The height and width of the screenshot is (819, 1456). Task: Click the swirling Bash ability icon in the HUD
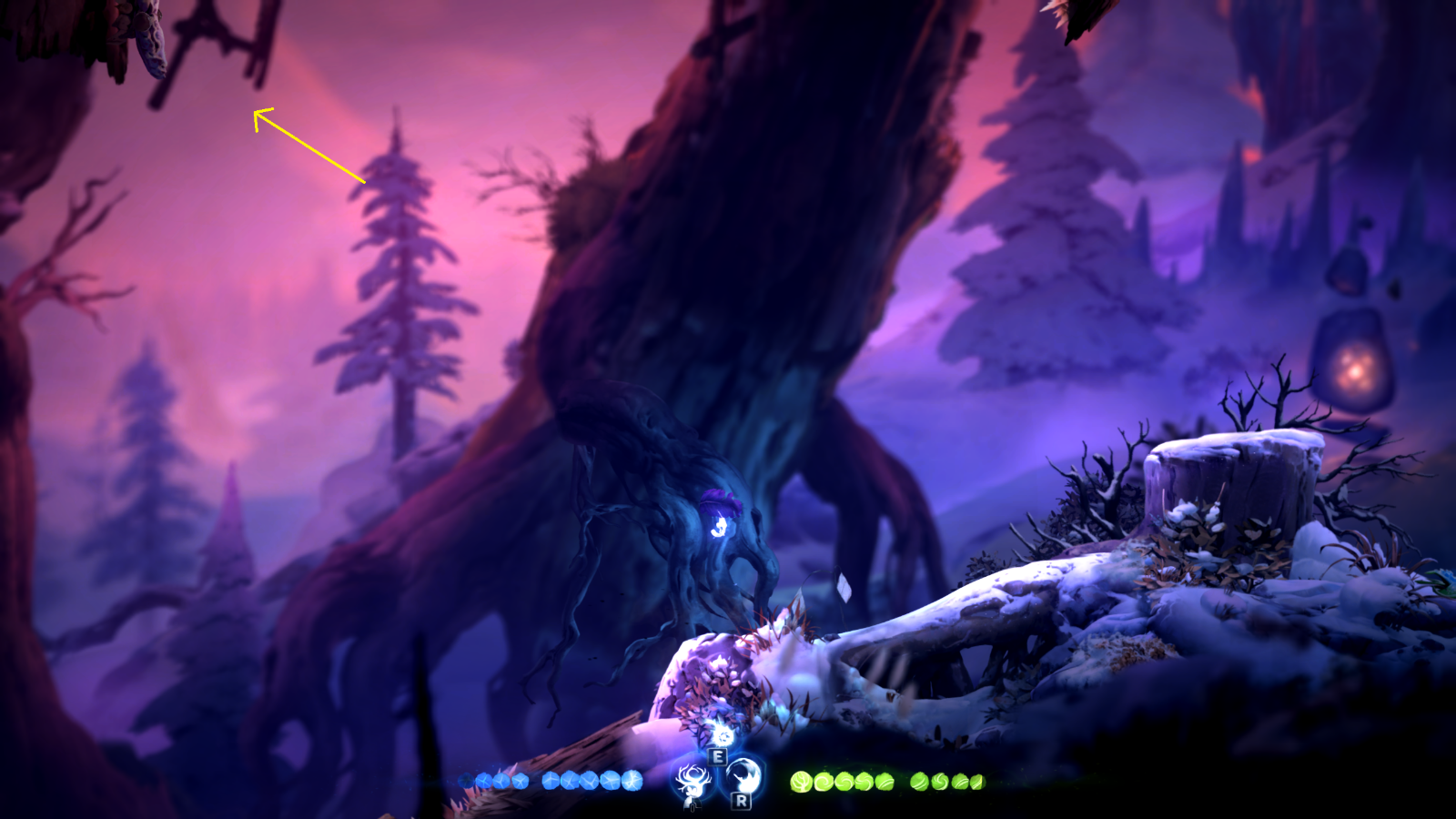tap(743, 775)
